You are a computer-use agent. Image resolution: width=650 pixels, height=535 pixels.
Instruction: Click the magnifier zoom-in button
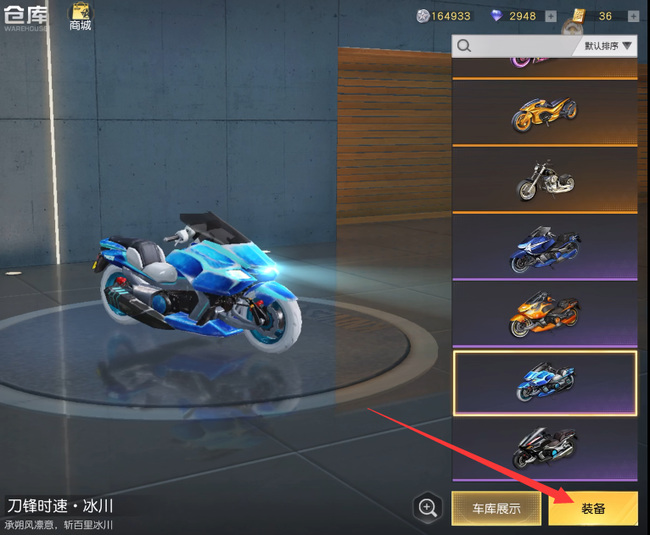click(x=428, y=508)
